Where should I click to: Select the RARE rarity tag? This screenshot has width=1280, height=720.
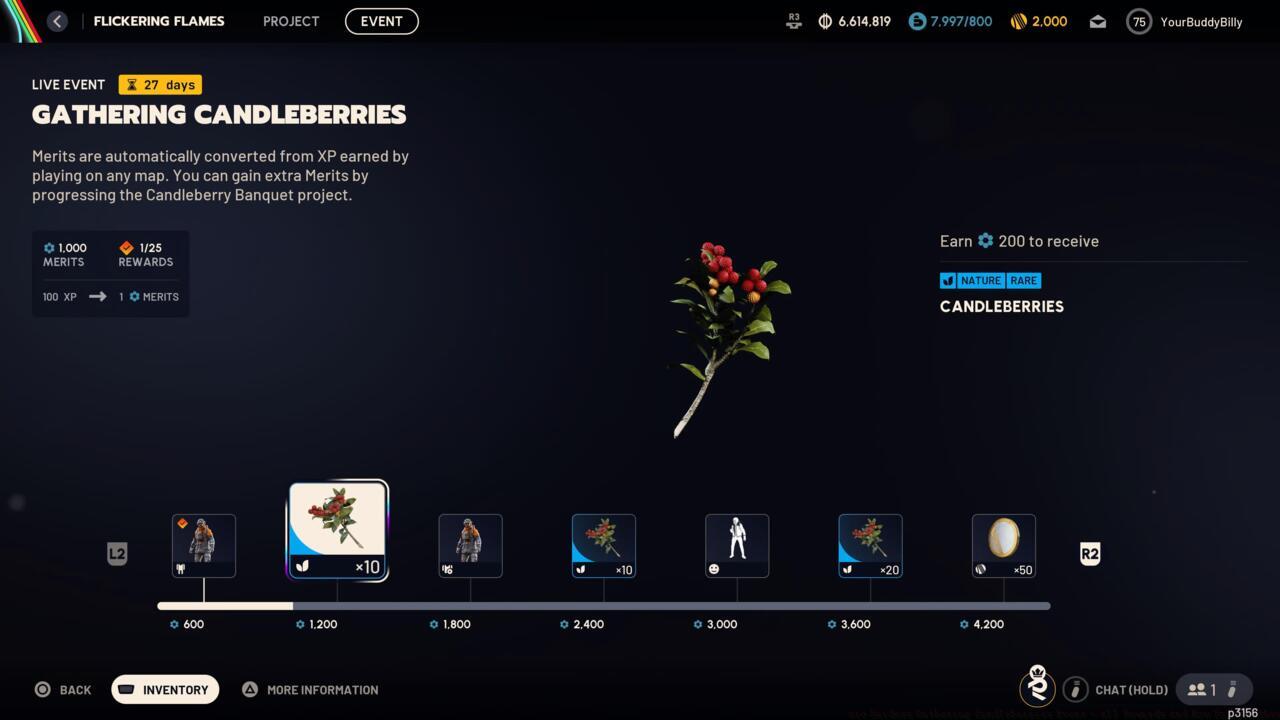pos(1023,281)
